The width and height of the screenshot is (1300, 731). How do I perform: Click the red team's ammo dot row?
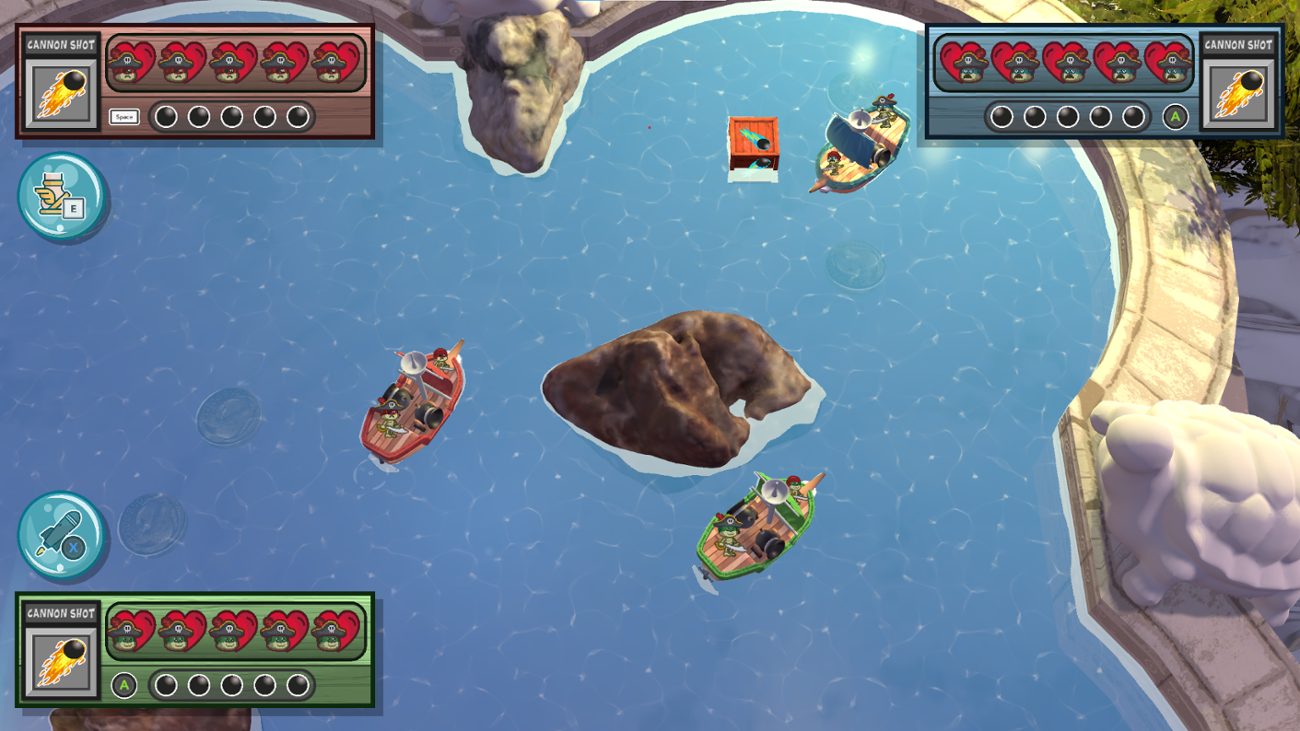230,115
